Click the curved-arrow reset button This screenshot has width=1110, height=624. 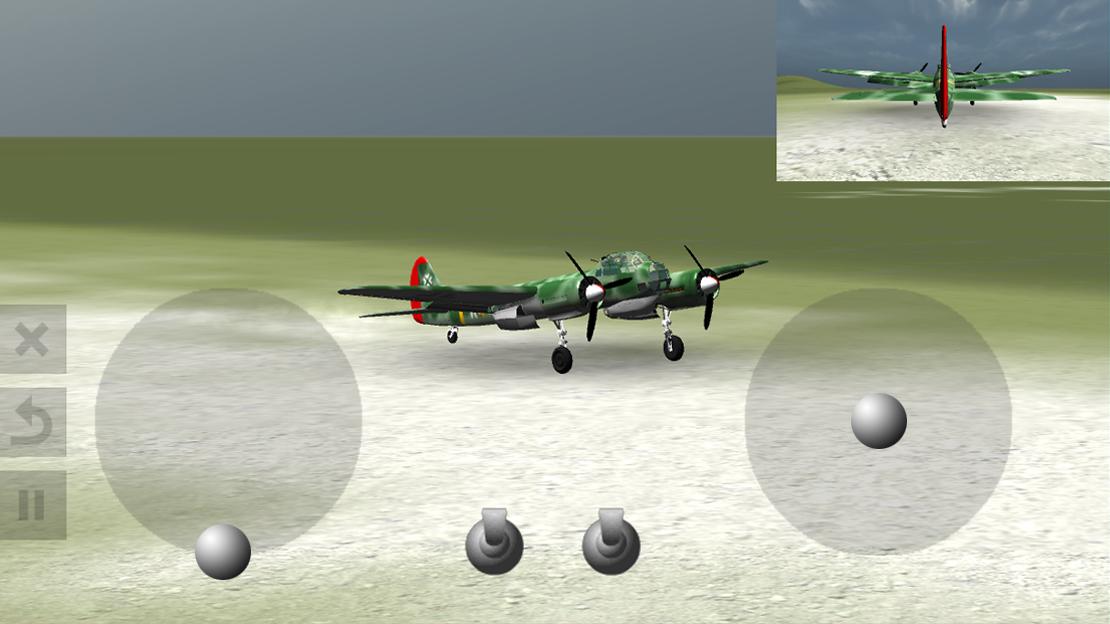[x=32, y=422]
